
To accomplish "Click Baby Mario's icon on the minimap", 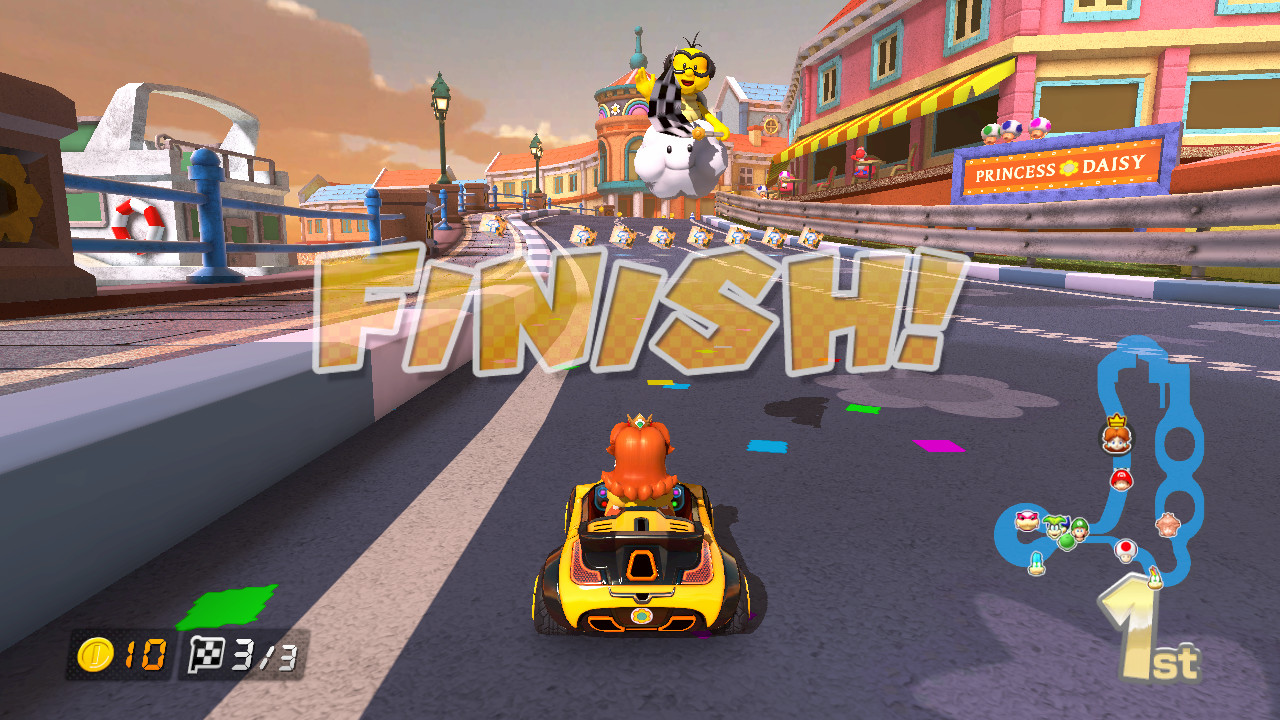I will tap(1120, 478).
